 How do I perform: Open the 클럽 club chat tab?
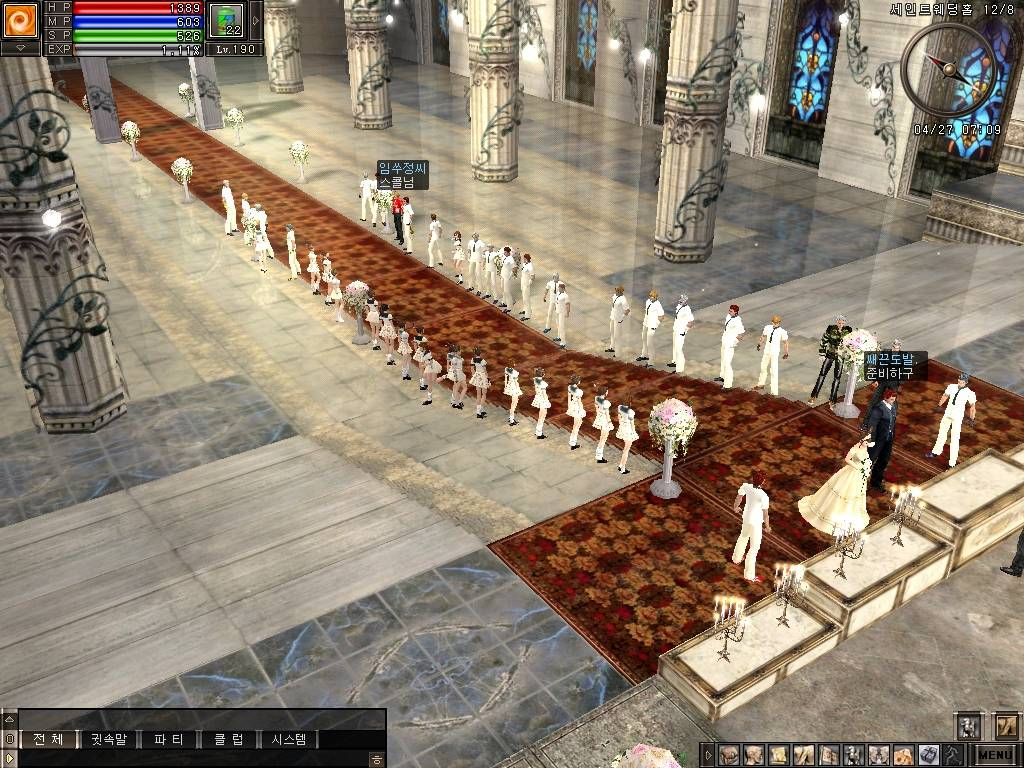(x=228, y=740)
